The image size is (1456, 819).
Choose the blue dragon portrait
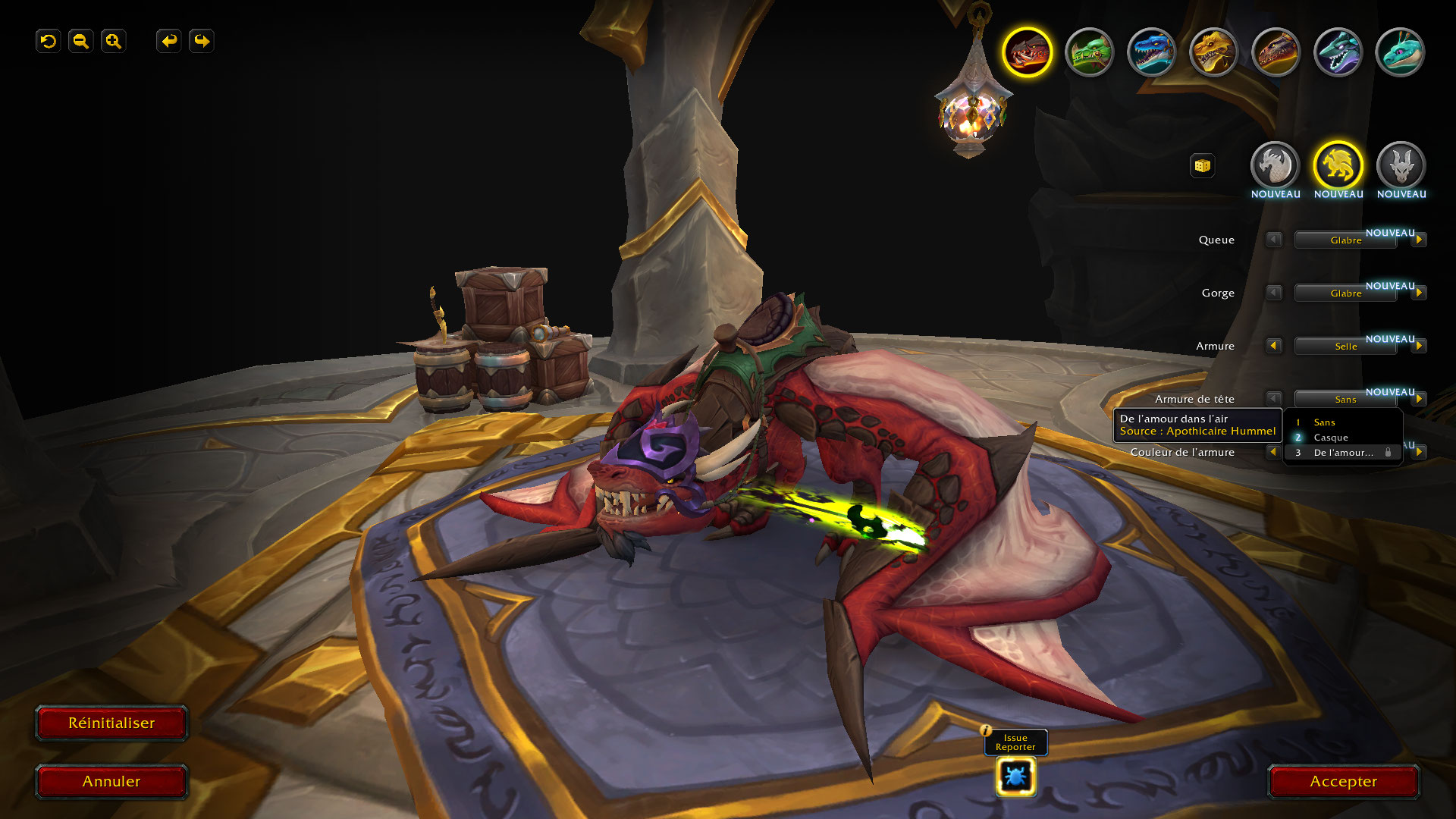pos(1151,52)
